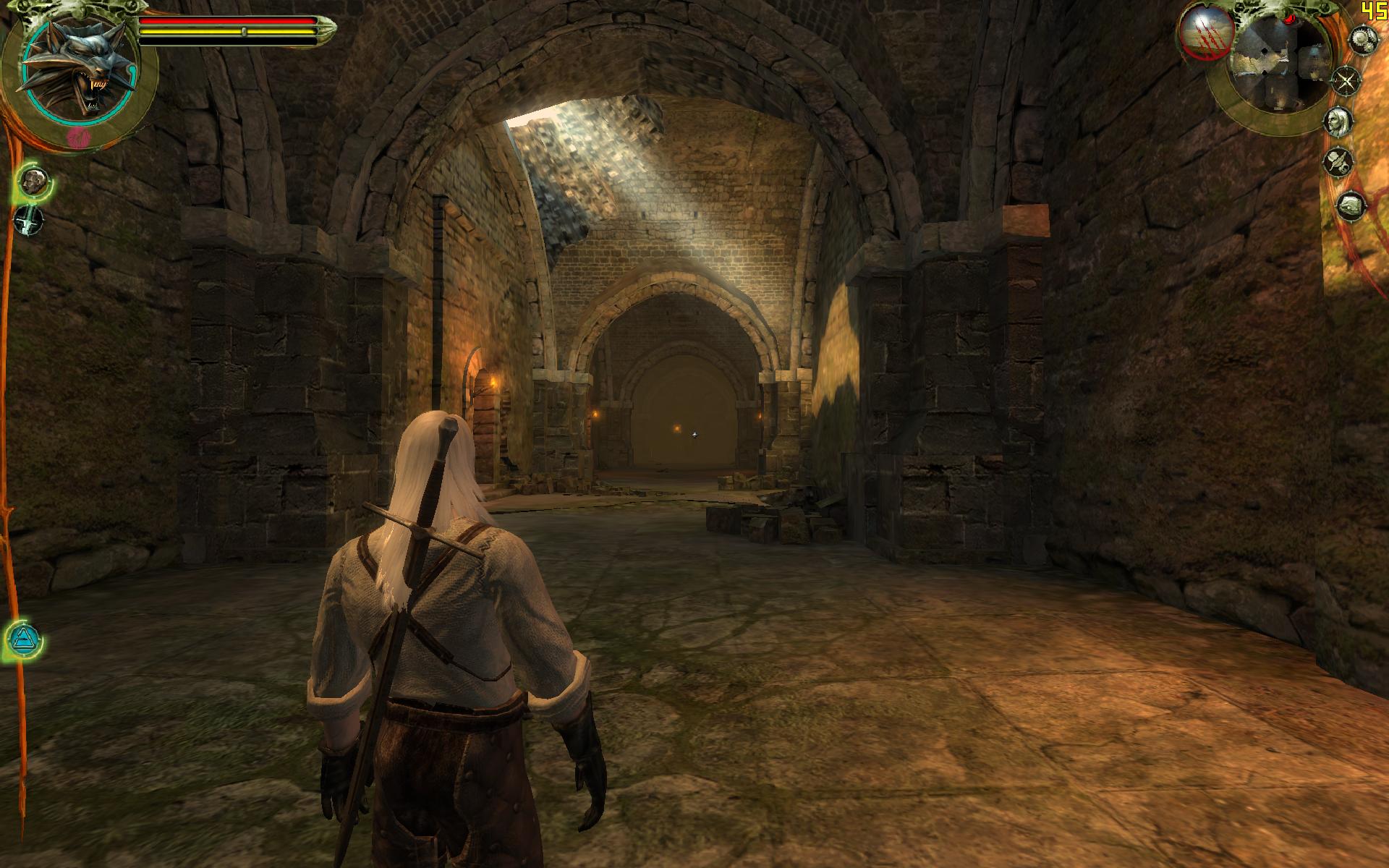
Task: Open the inventory satchel icon
Action: coord(1349,206)
